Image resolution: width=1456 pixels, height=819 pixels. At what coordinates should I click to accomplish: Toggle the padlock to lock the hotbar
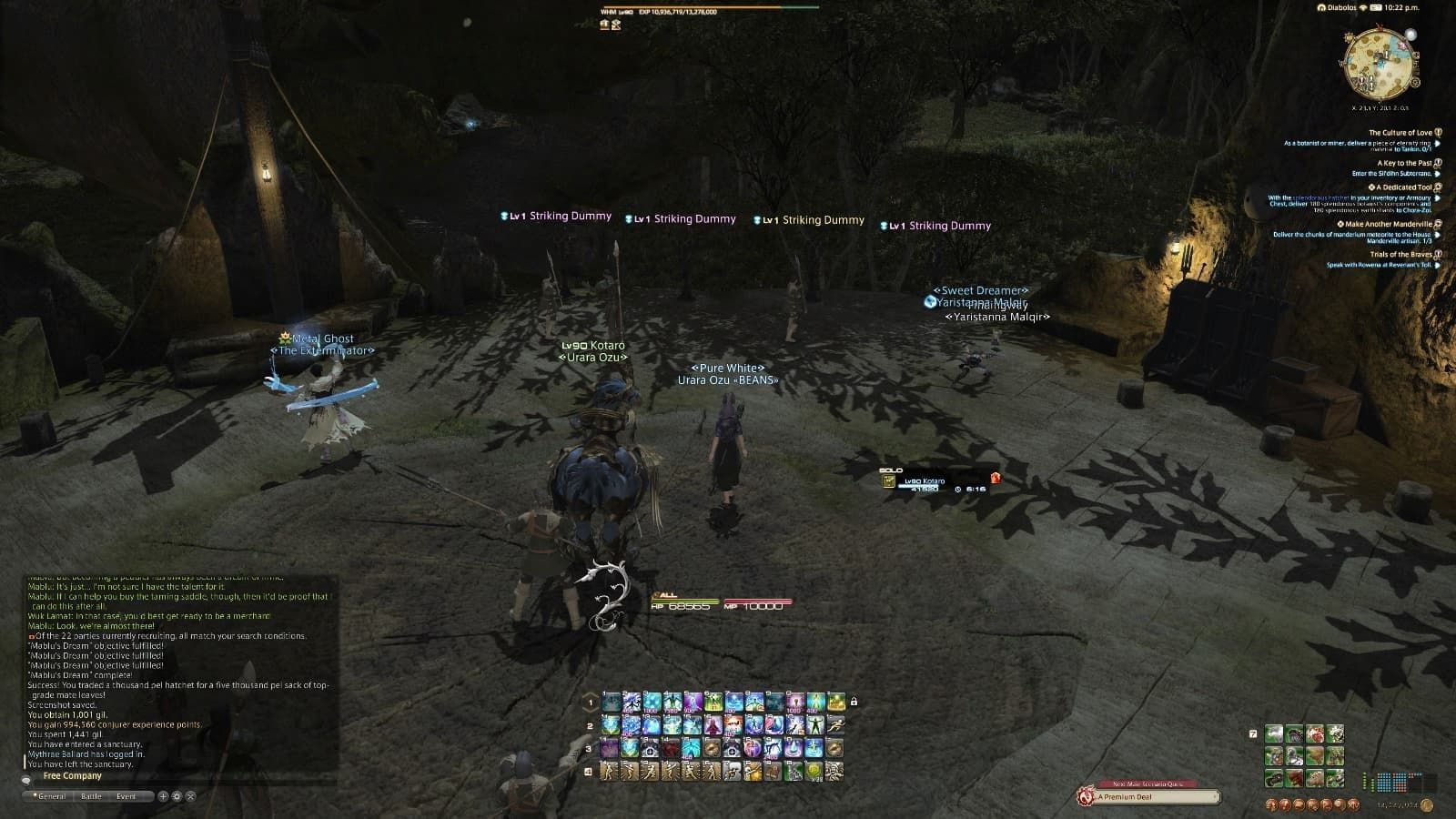(x=854, y=702)
